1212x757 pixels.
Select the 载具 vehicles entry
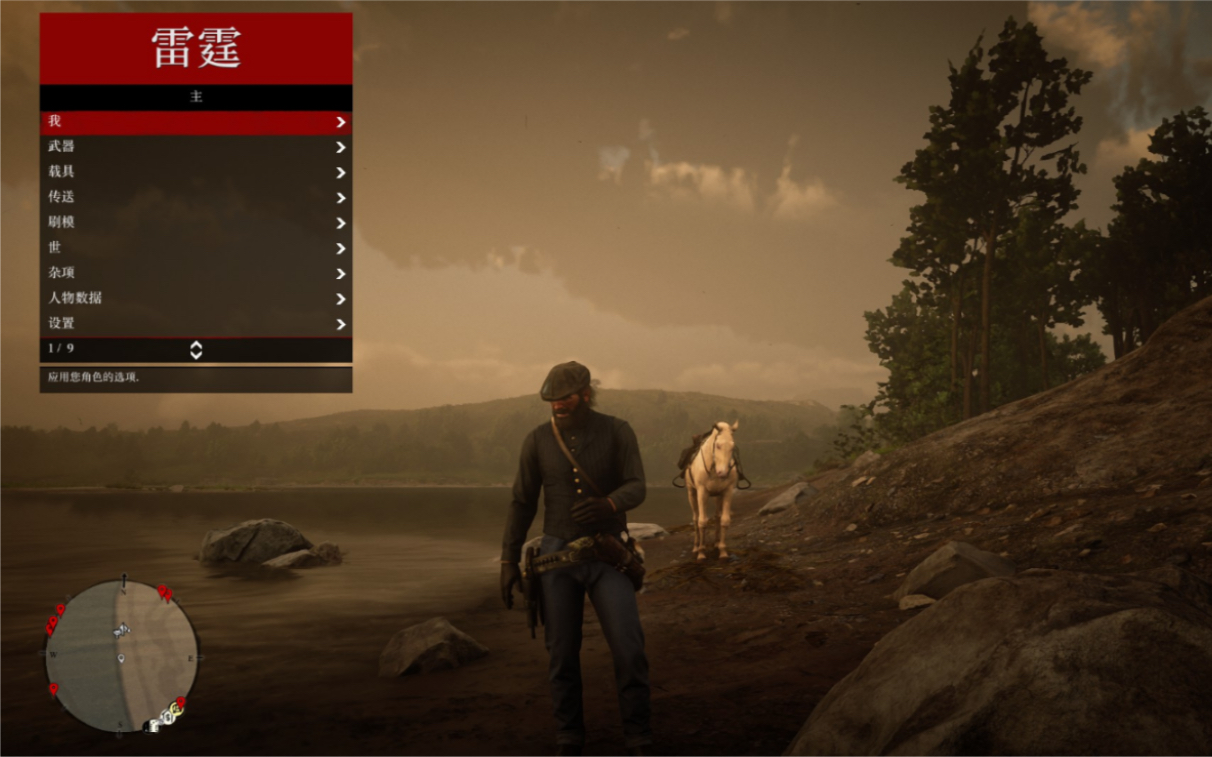coord(196,172)
